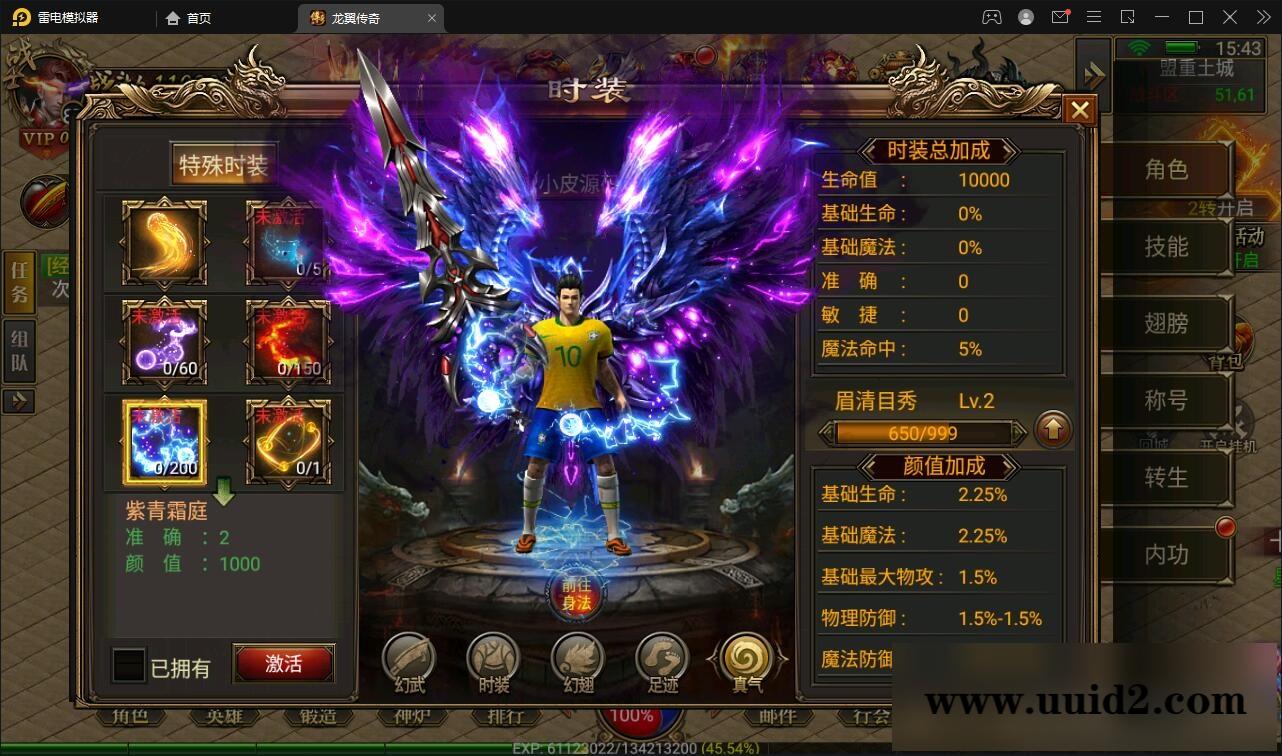The image size is (1282, 756).
Task: Switch to the 特殊时装 tab
Action: tap(222, 166)
